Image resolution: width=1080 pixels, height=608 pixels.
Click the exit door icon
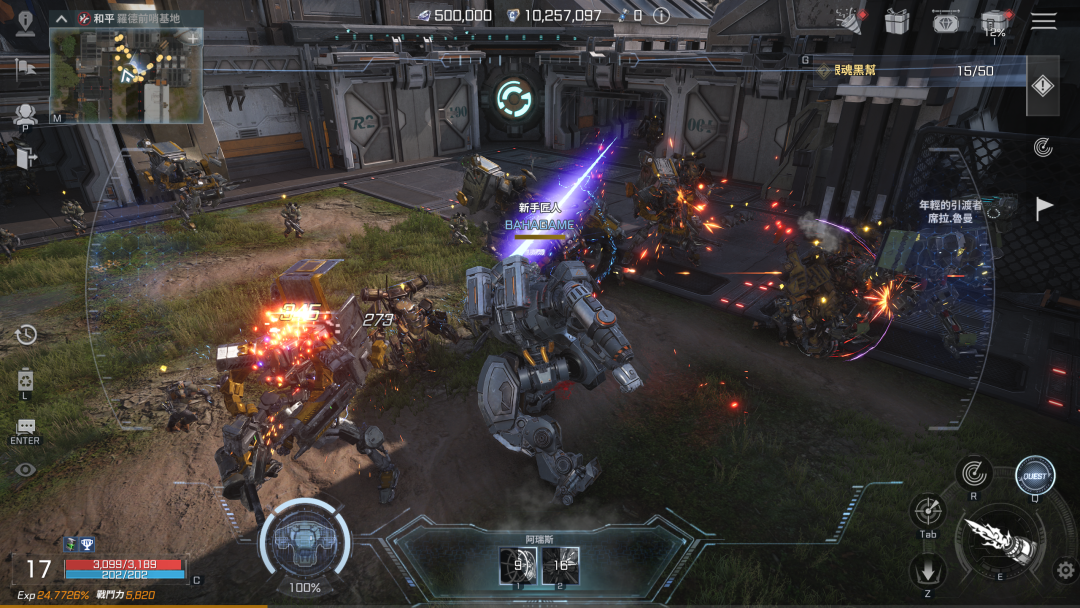pos(25,156)
